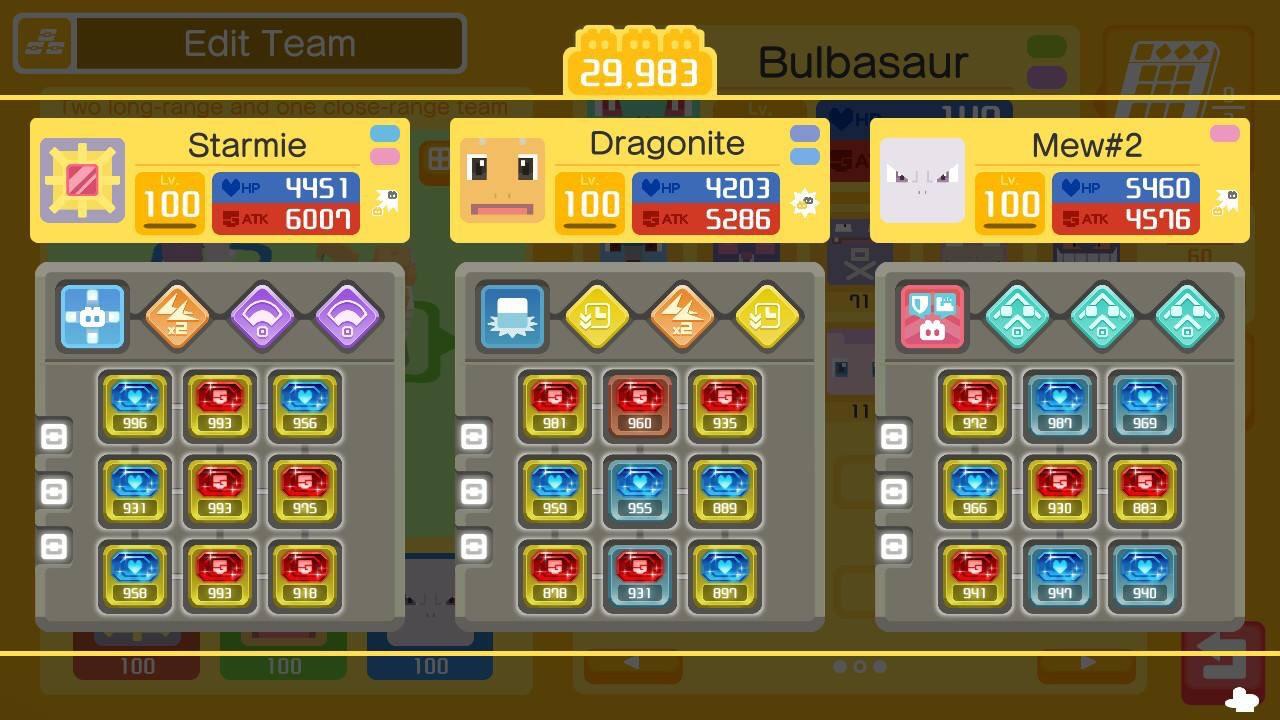This screenshot has height=720, width=1280.
Task: Go to the next team page with right arrow
Action: pos(1087,663)
